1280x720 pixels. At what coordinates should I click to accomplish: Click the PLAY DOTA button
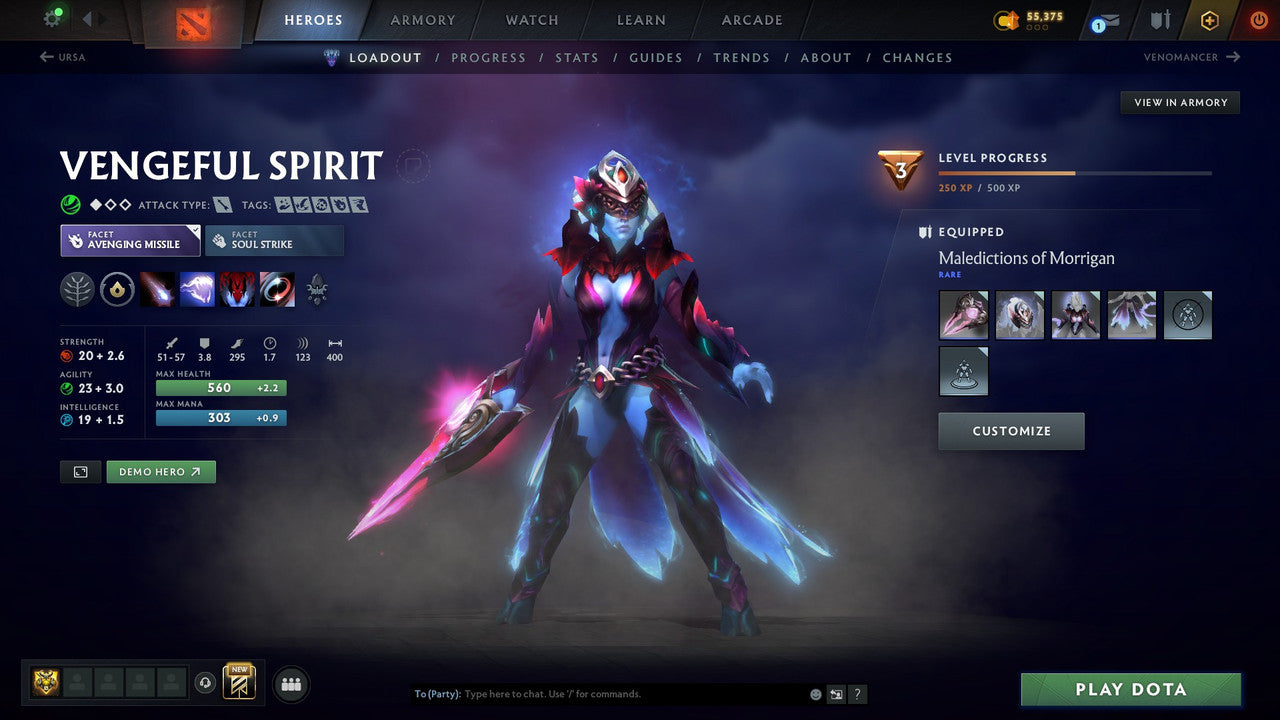1129,689
